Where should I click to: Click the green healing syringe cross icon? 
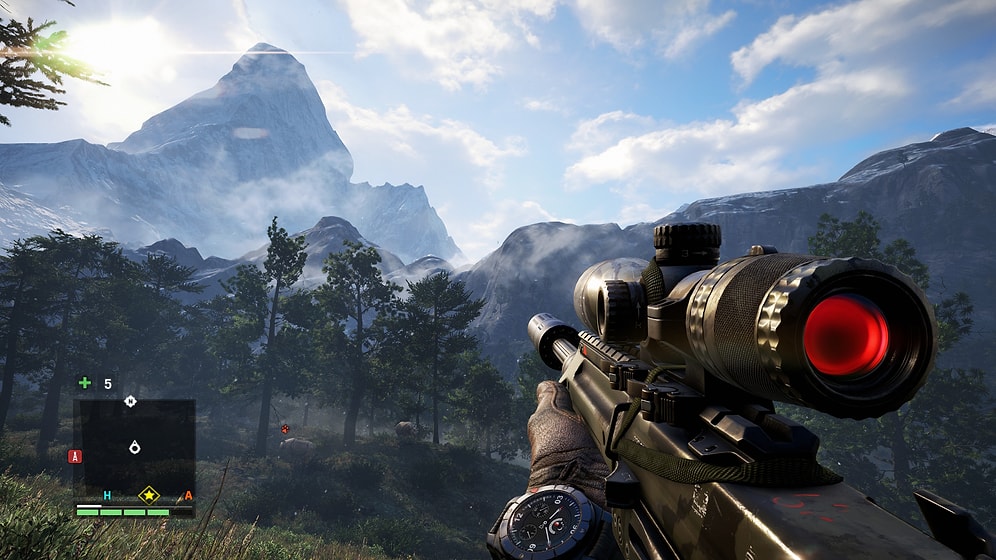(x=85, y=382)
